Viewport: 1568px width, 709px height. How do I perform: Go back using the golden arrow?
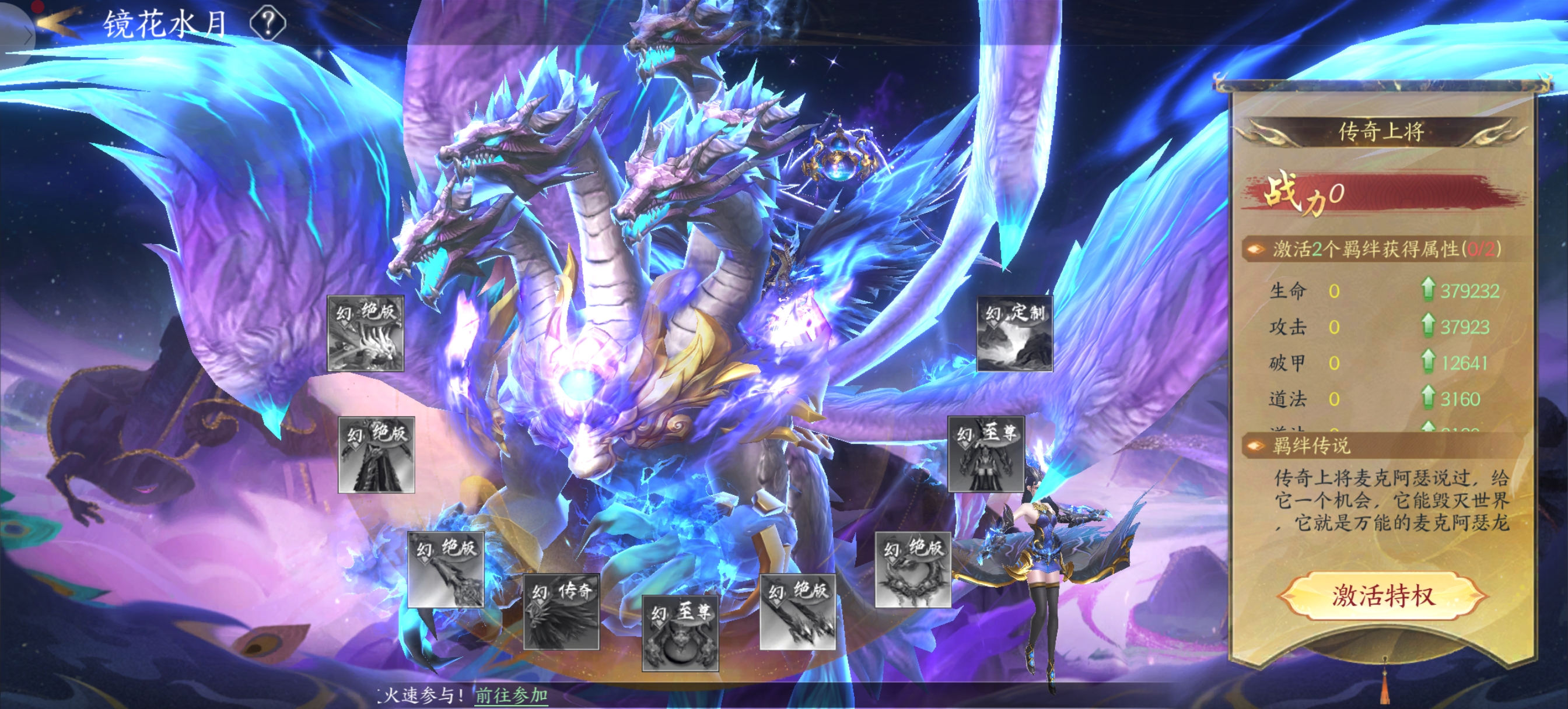click(x=58, y=22)
